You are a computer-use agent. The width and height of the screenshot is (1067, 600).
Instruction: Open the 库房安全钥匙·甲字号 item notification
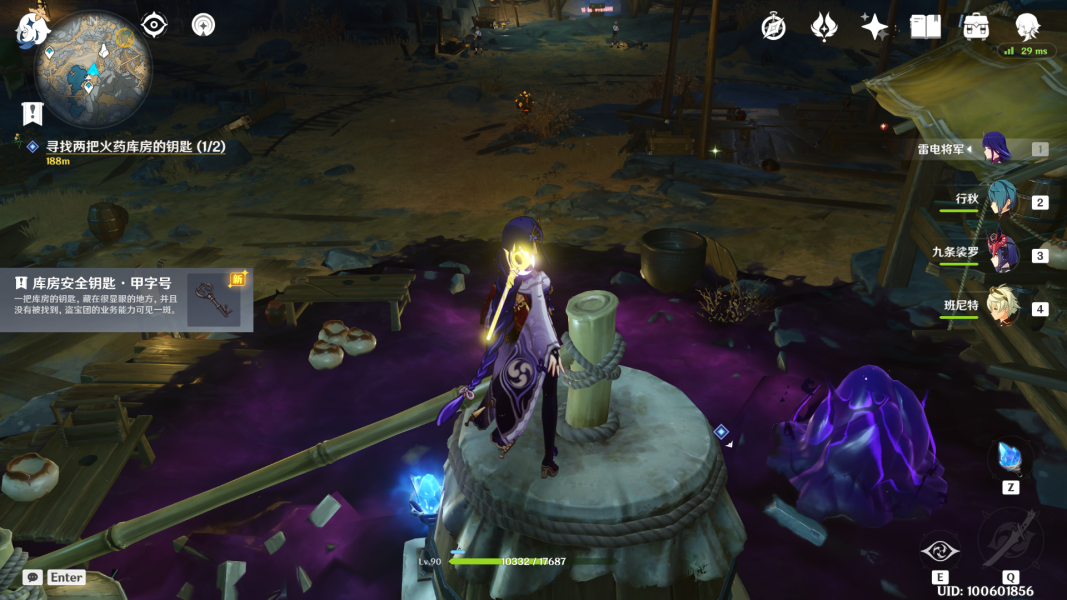125,298
